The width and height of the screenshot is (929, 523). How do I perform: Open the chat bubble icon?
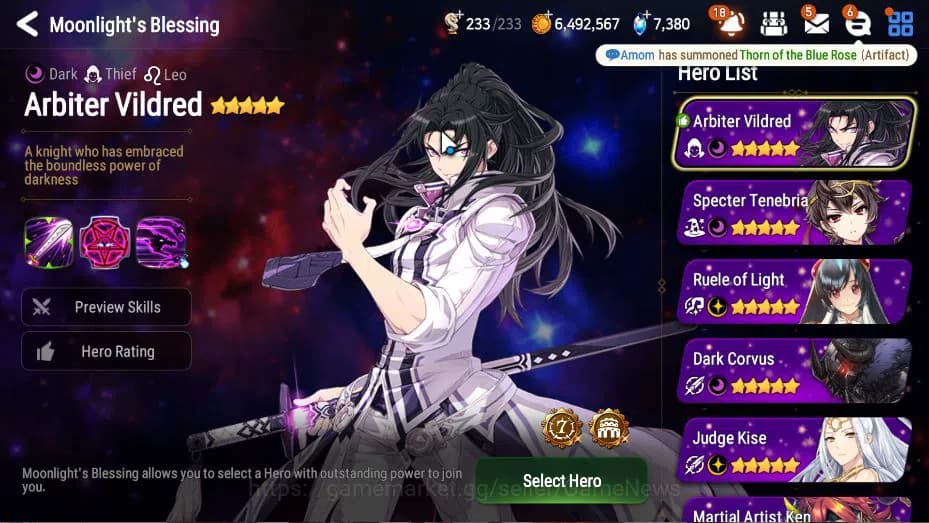tap(857, 23)
